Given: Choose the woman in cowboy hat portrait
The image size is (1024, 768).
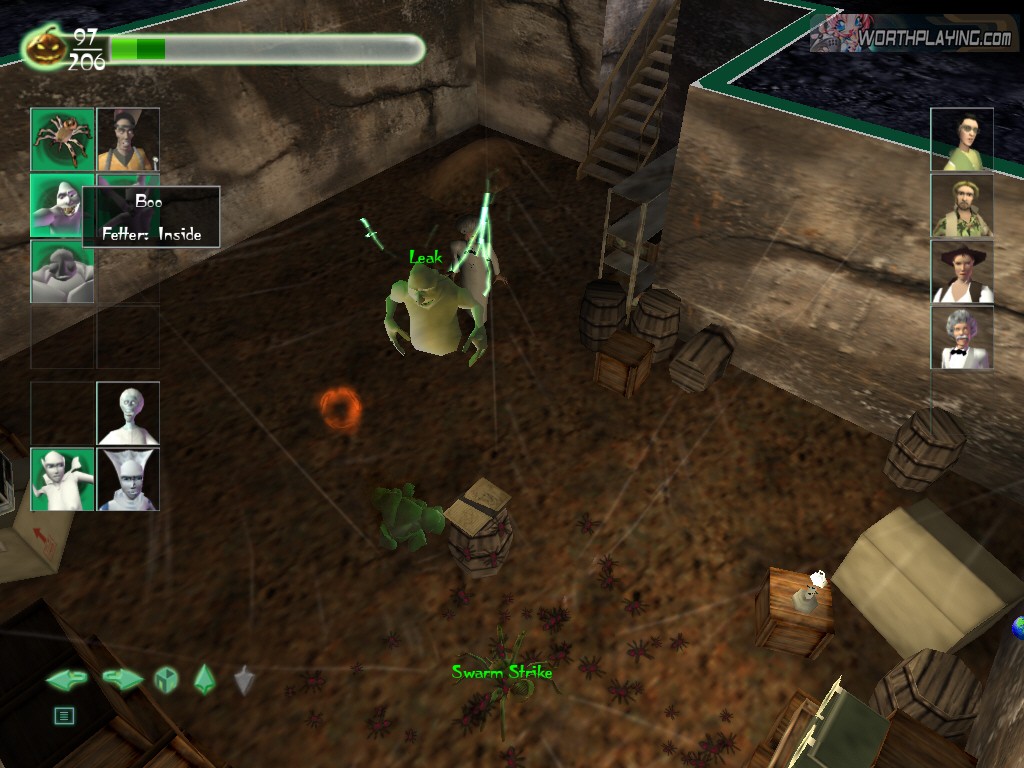Looking at the screenshot, I should pyautogui.click(x=962, y=271).
